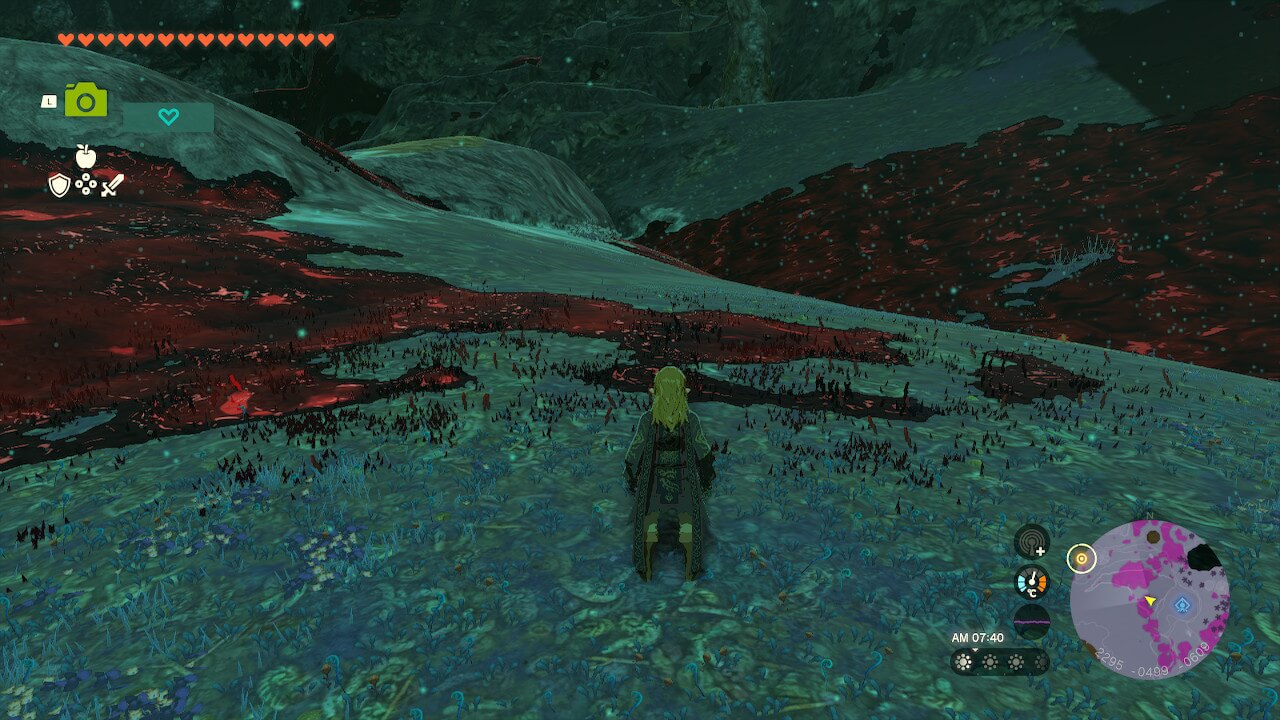Image resolution: width=1280 pixels, height=720 pixels.
Task: Open the green camera ability icon
Action: pyautogui.click(x=86, y=101)
